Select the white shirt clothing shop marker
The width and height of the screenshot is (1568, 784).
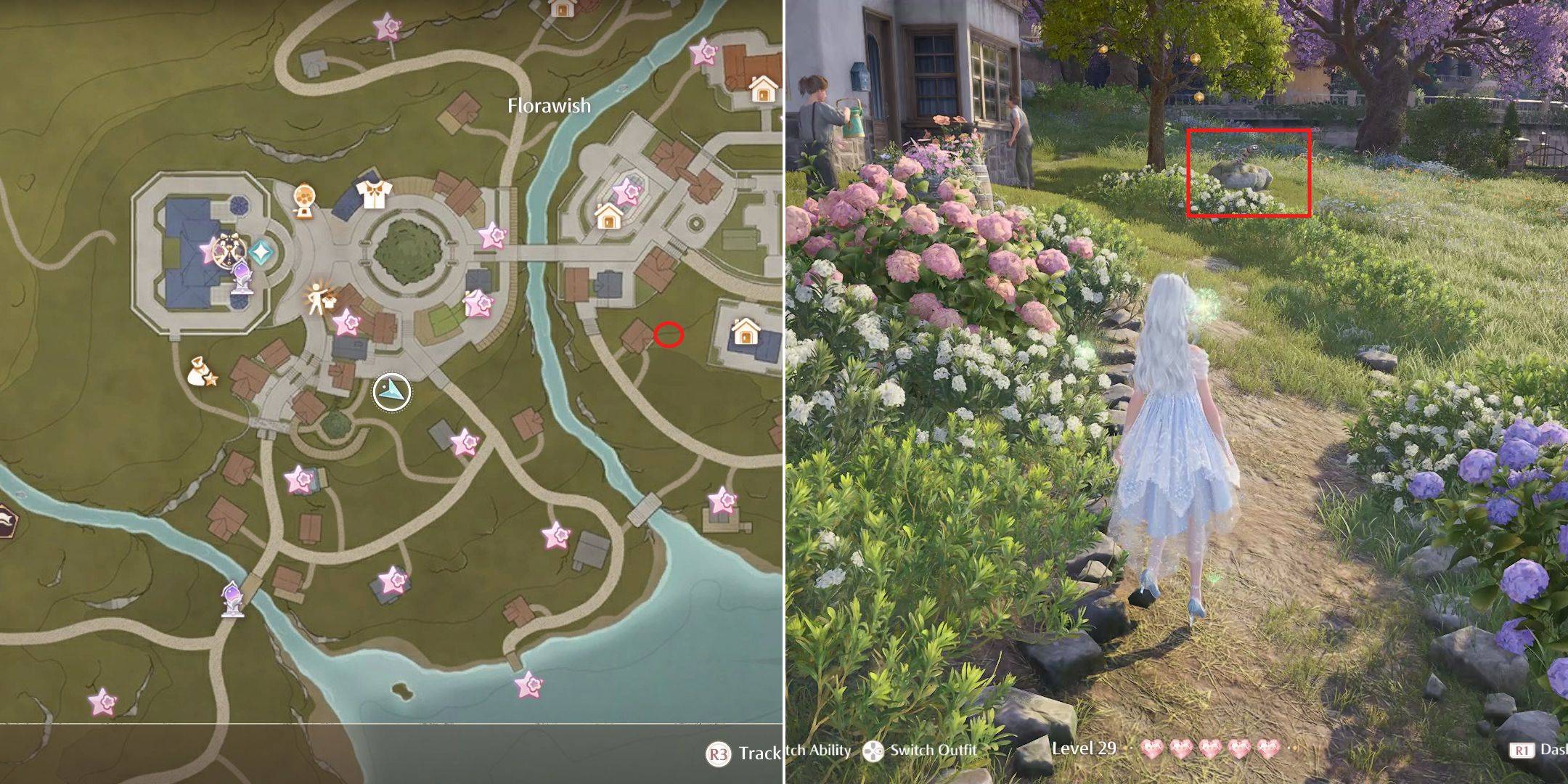(x=374, y=194)
